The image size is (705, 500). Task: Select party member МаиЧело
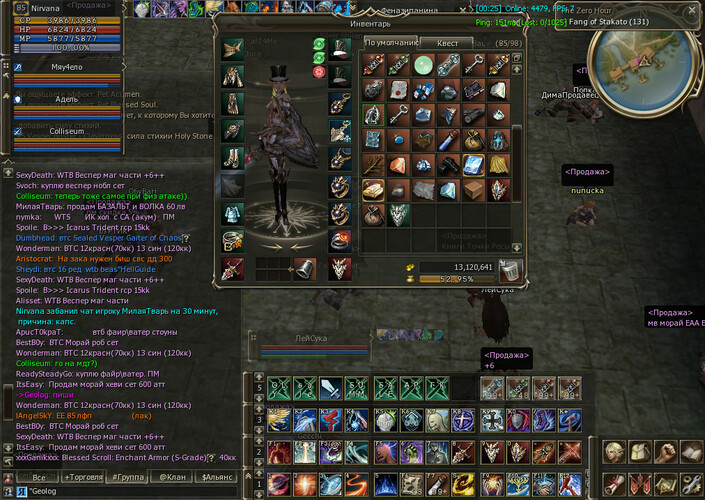66,67
